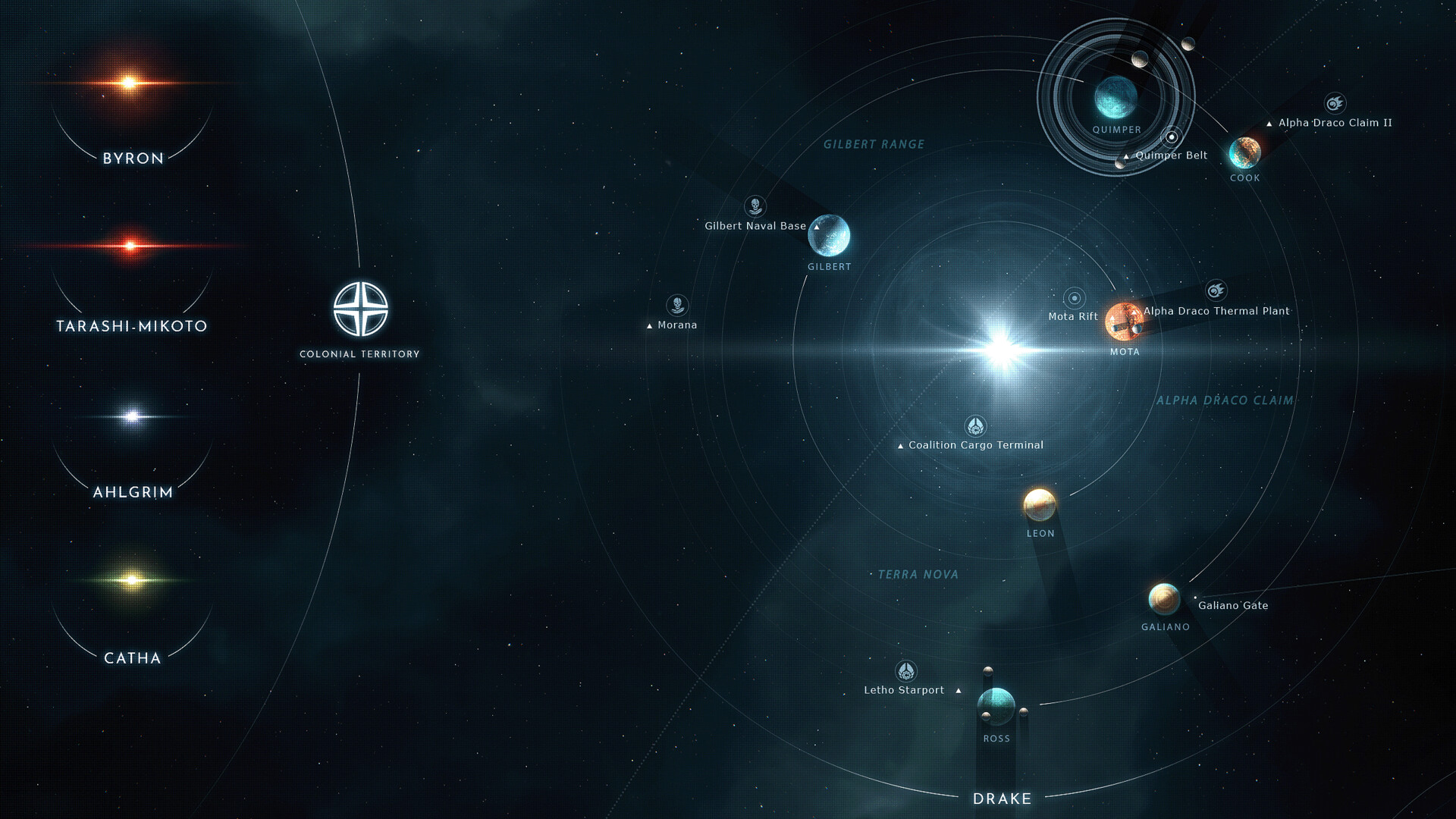Viewport: 1456px width, 819px height.
Task: Select the Mota Rift marker
Action: (x=1074, y=298)
